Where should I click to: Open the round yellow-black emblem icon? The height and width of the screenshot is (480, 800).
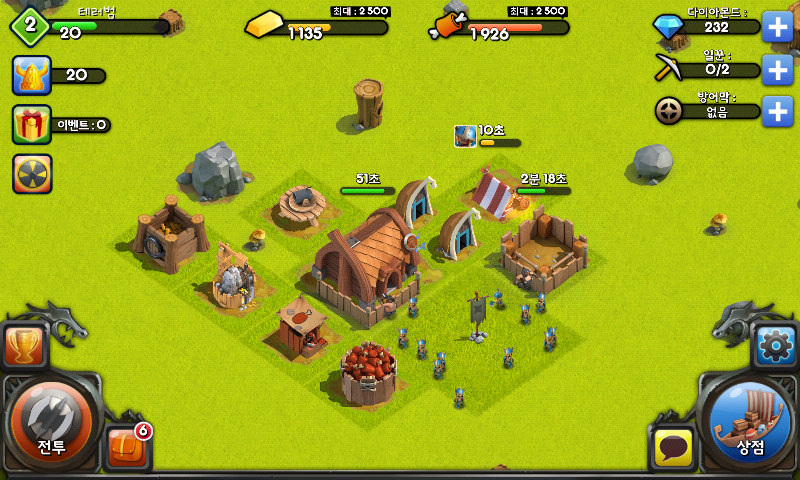click(x=32, y=174)
